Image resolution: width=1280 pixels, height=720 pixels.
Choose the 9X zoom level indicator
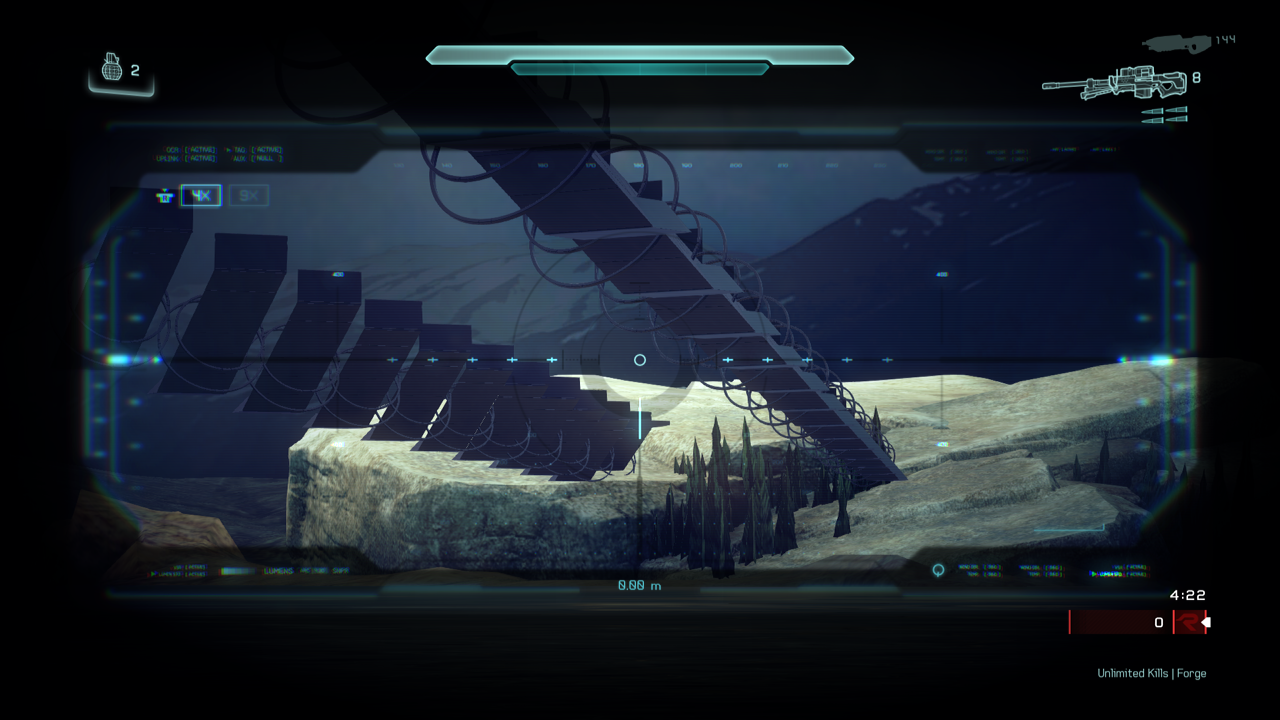click(x=248, y=196)
